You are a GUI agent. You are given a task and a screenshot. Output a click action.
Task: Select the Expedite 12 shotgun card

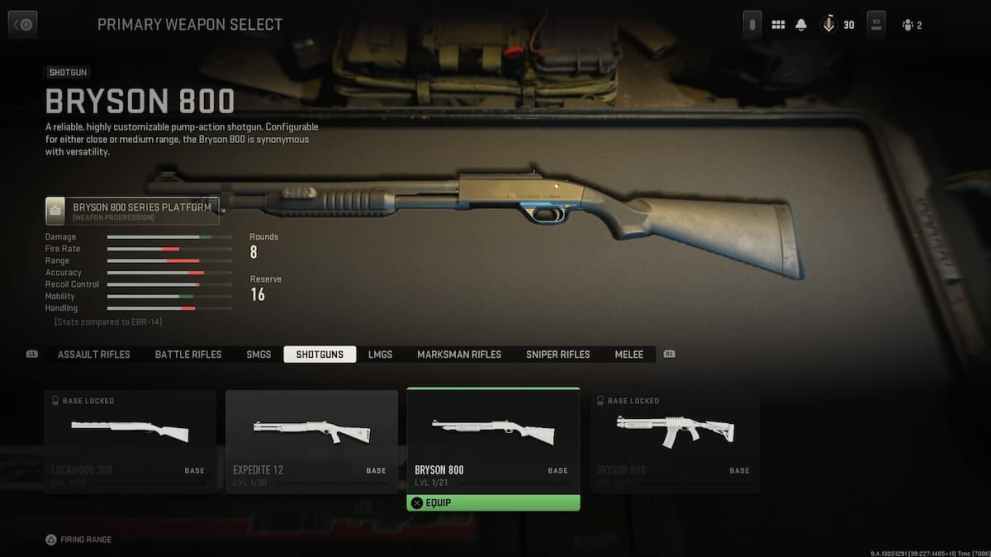point(311,439)
